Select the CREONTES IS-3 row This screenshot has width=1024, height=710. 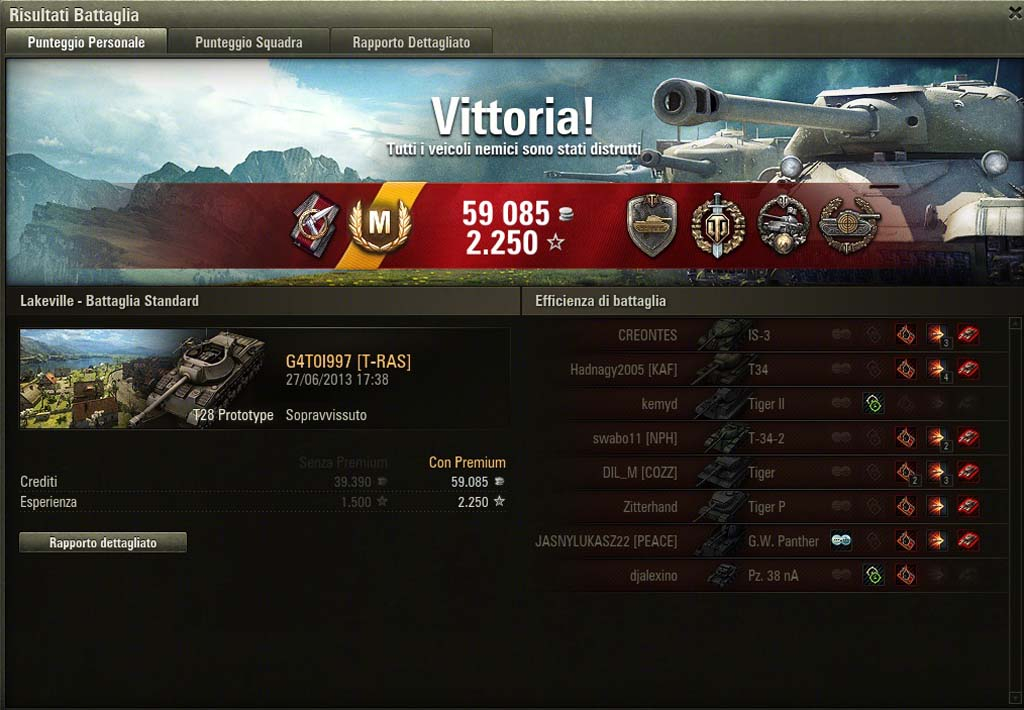(x=760, y=335)
